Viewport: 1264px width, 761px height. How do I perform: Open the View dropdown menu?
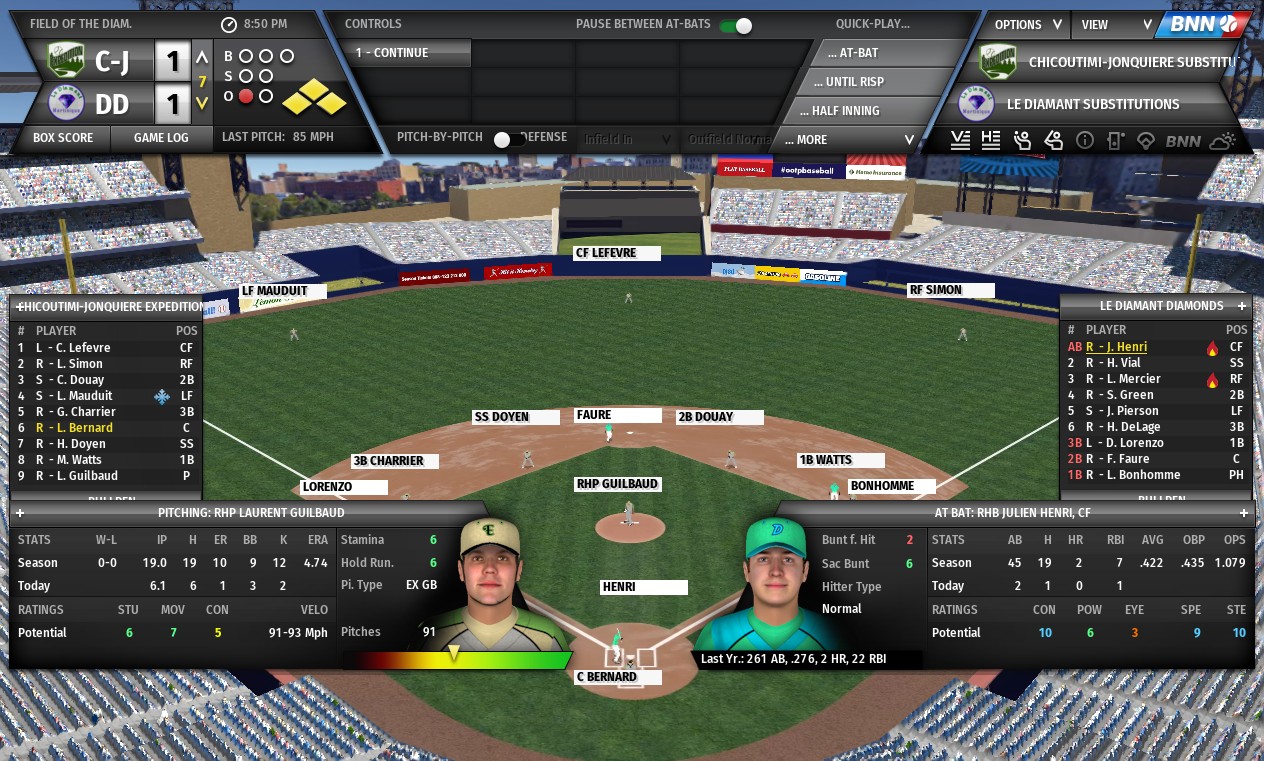click(1116, 25)
